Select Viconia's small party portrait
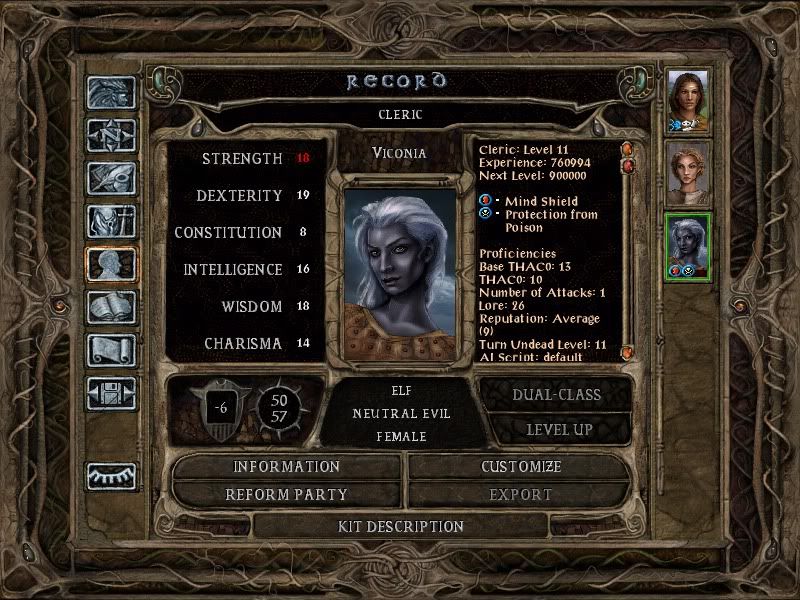Screen dimensions: 800x600 [689, 245]
